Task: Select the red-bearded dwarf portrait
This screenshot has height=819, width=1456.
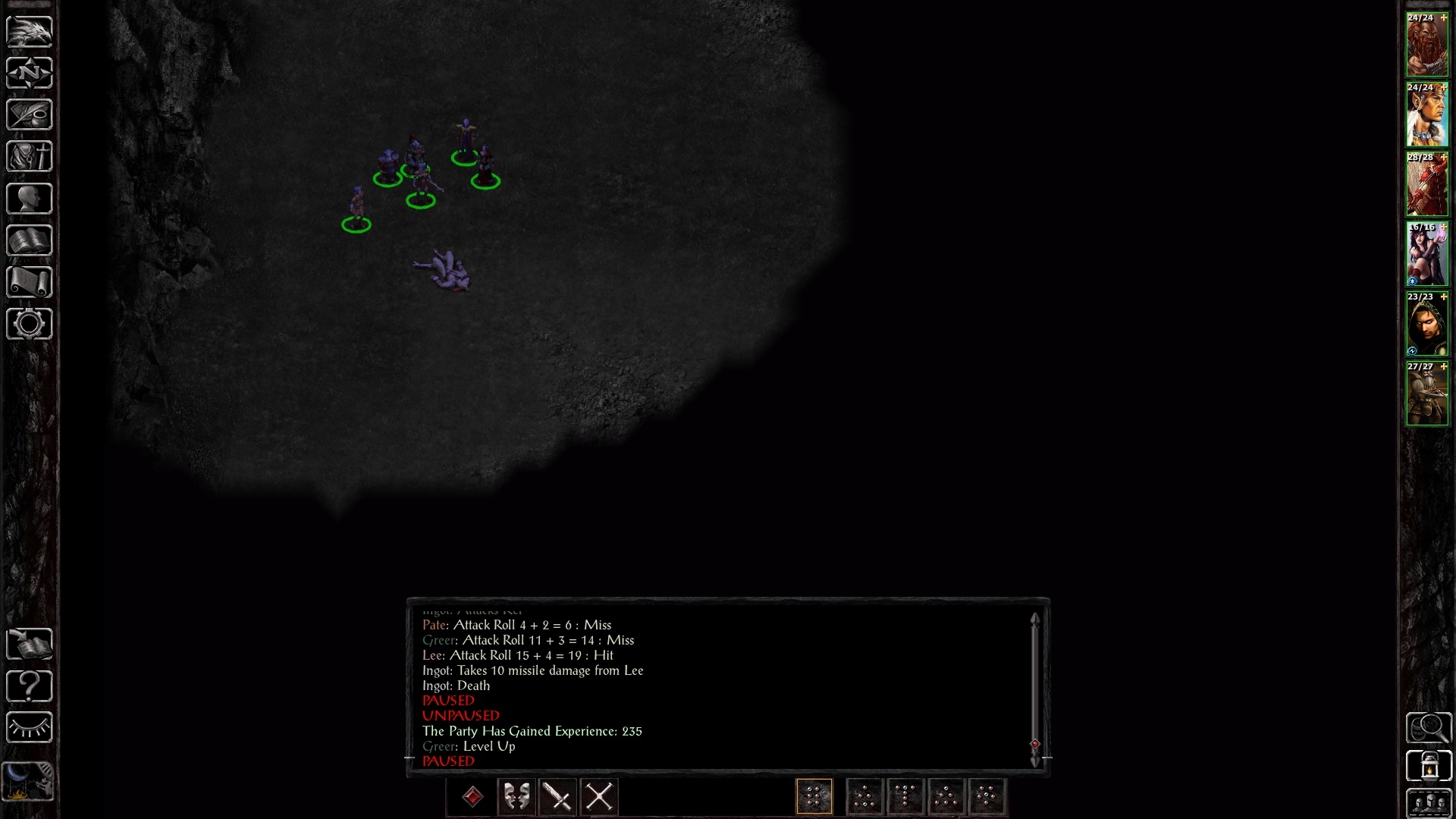Action: point(1426,45)
